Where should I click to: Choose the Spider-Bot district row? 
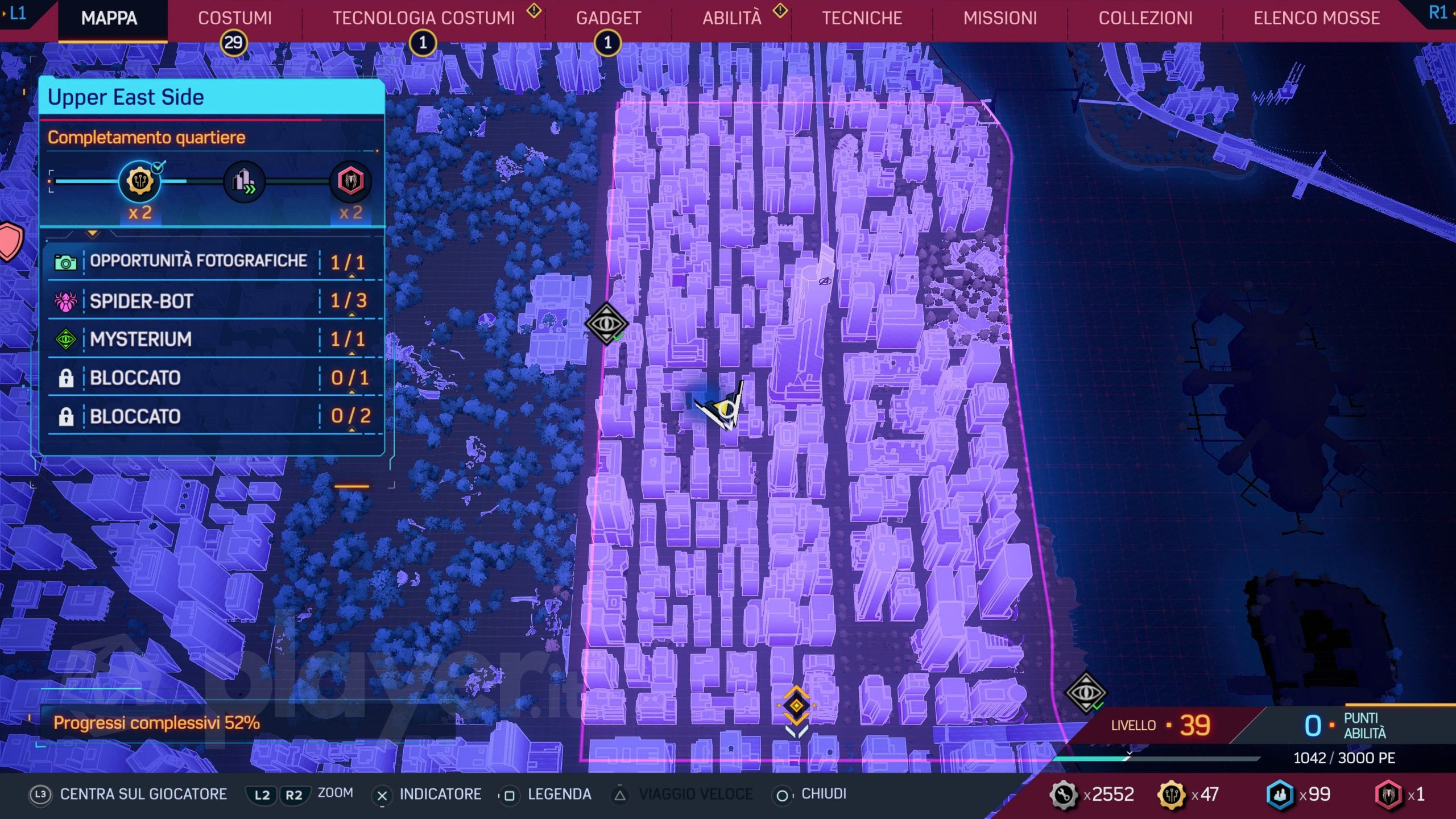coord(210,301)
